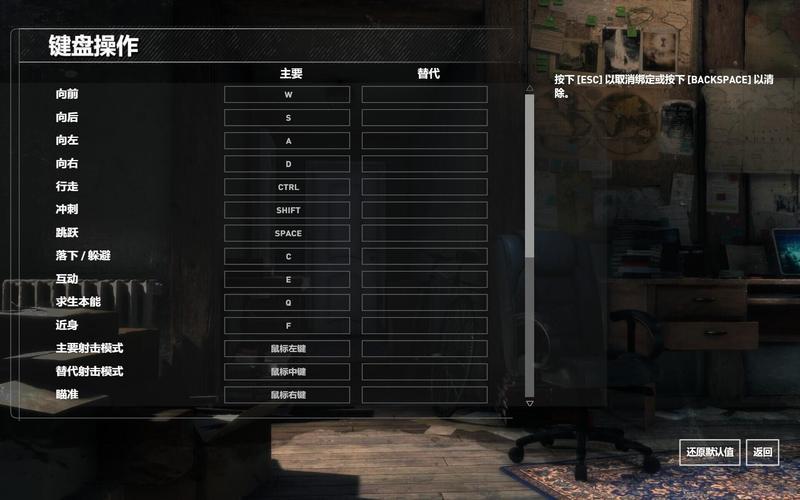Rebind 鼠标左键 for 主要射击模式
This screenshot has height=500, width=800.
click(x=287, y=348)
